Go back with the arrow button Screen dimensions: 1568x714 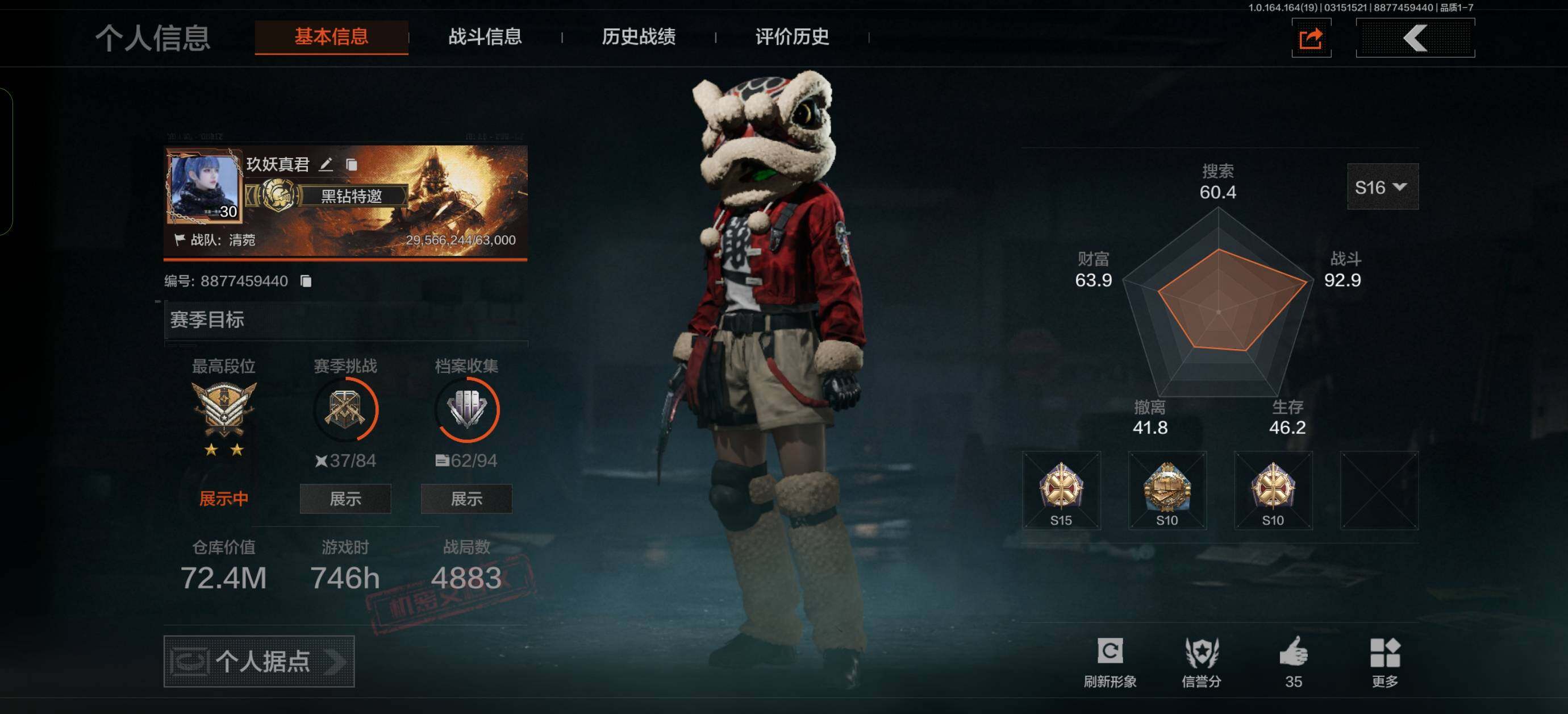[x=1415, y=39]
